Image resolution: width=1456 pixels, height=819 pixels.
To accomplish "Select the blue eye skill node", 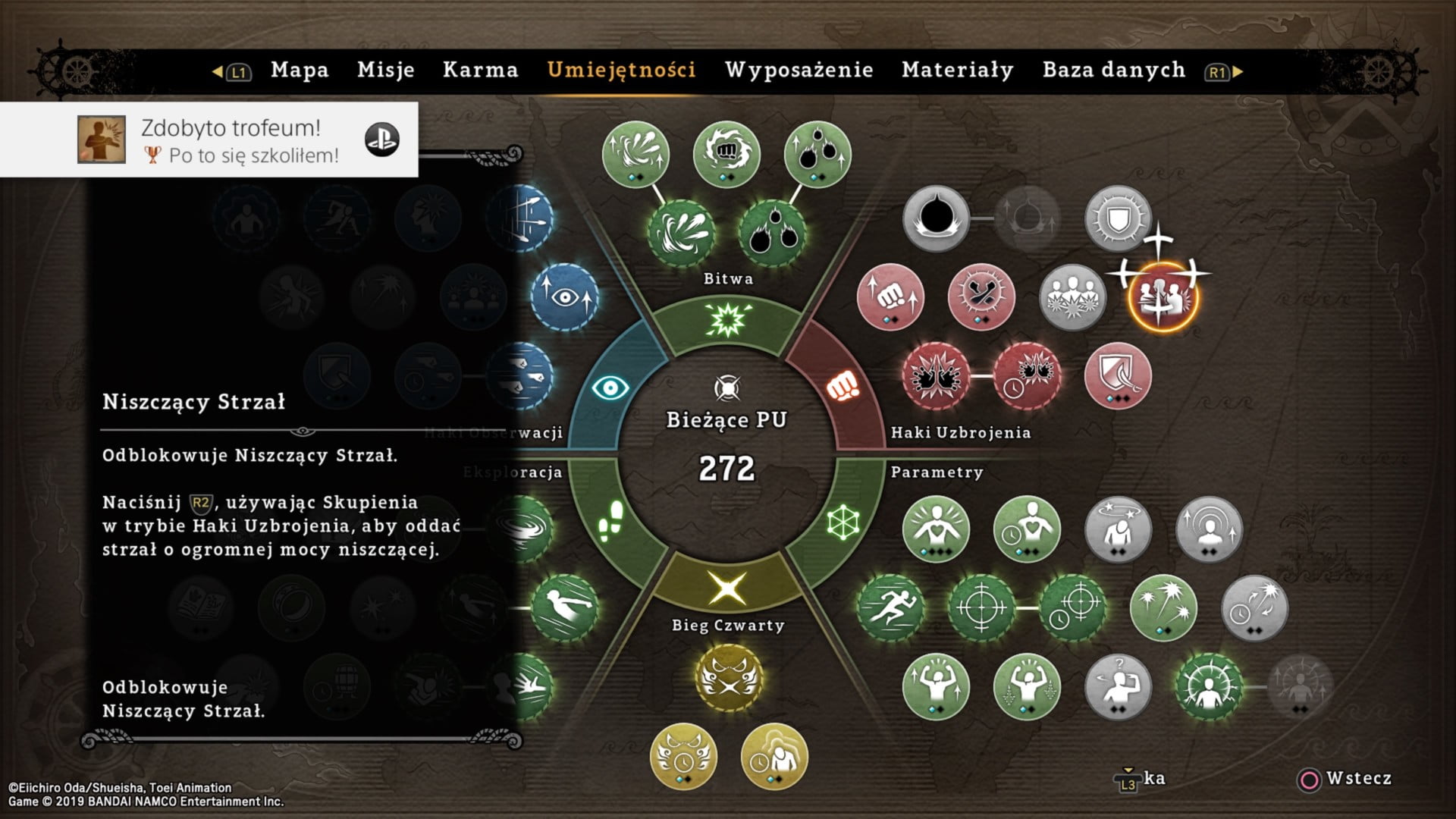I will click(x=564, y=297).
